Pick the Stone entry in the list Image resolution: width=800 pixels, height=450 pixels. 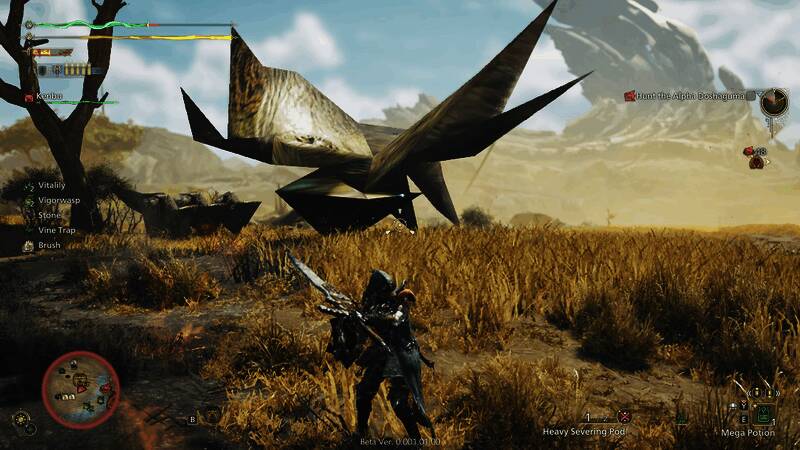click(50, 214)
